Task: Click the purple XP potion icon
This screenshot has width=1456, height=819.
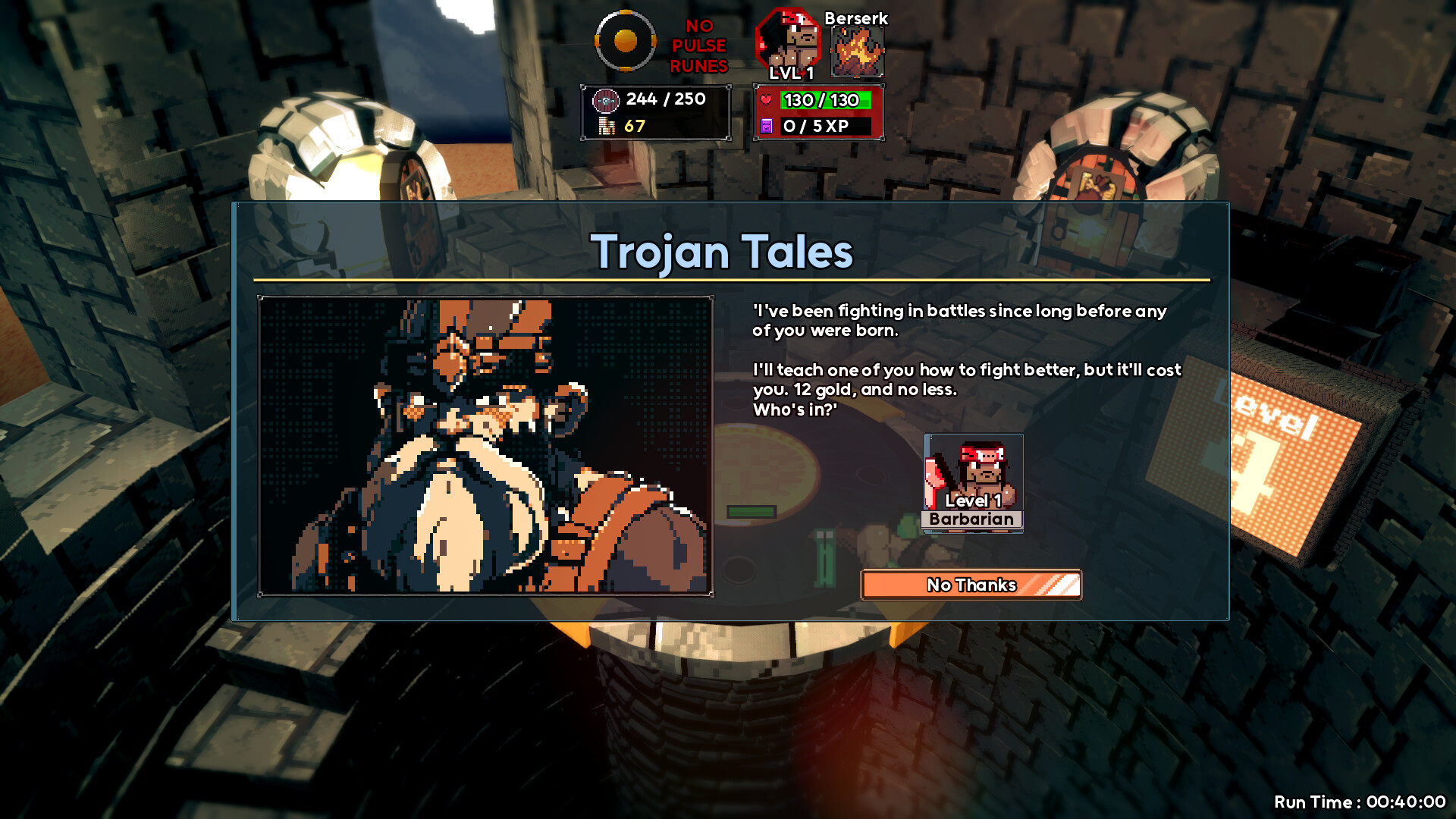Action: (x=765, y=126)
